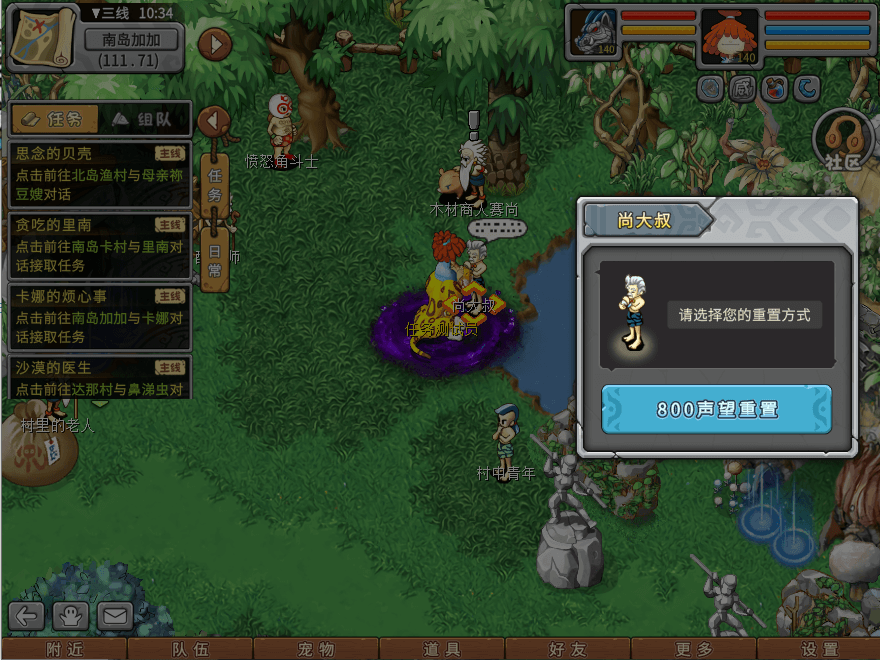Click the wolf pet portrait
Viewport: 880px width, 660px height.
(593, 33)
